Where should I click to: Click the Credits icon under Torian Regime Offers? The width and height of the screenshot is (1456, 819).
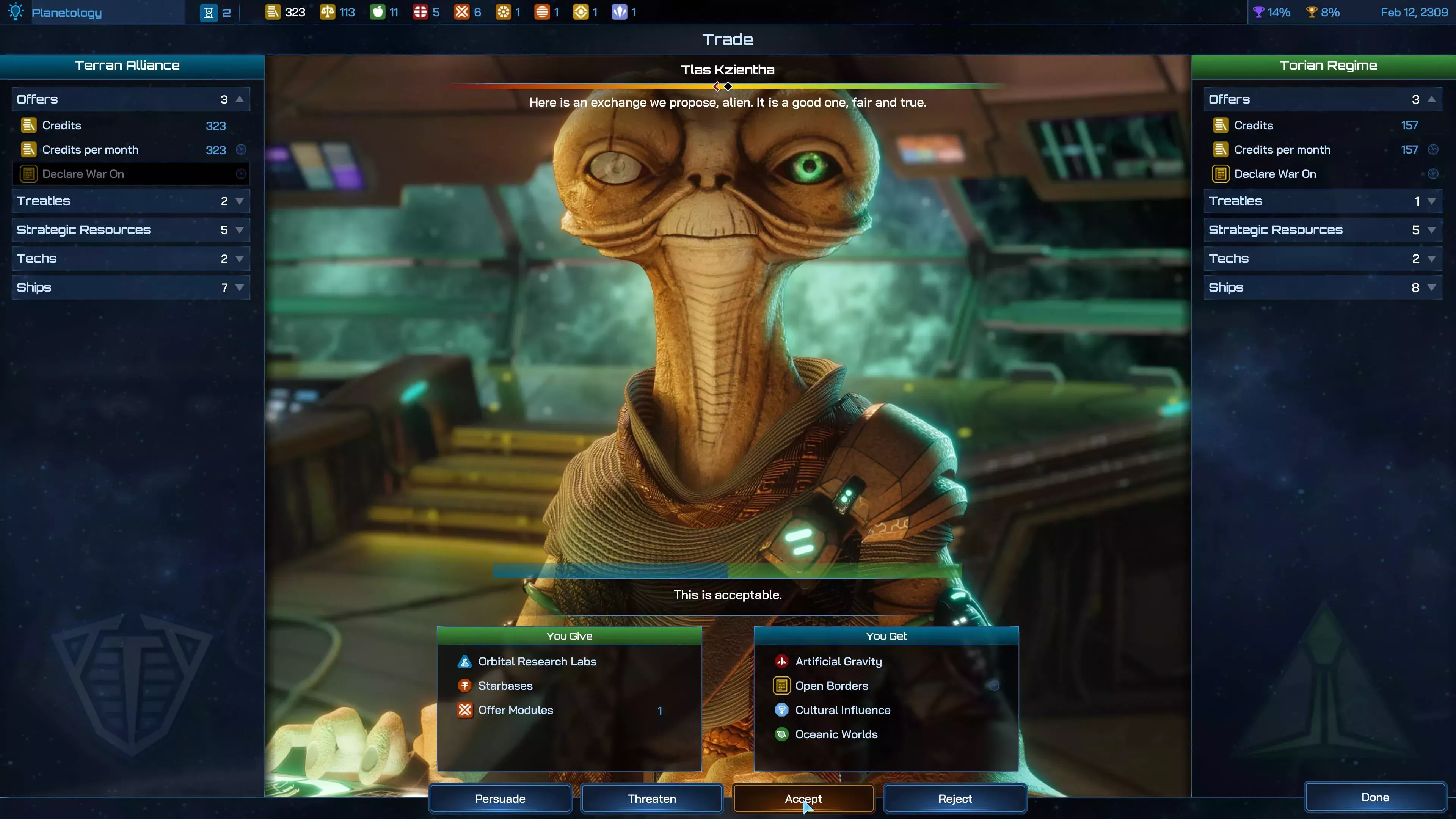click(x=1220, y=125)
